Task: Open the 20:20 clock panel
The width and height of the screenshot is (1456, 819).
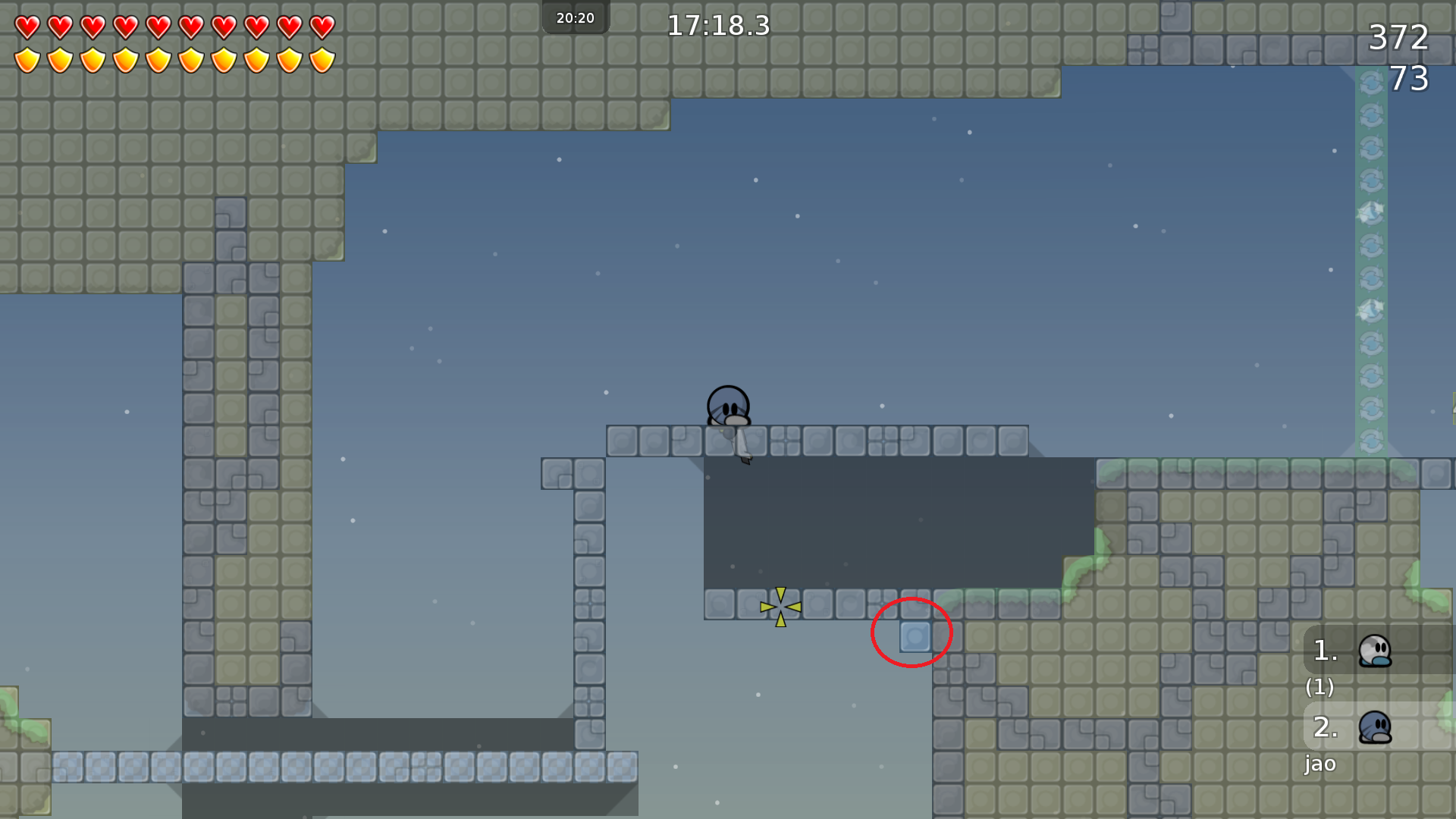Action: (576, 17)
